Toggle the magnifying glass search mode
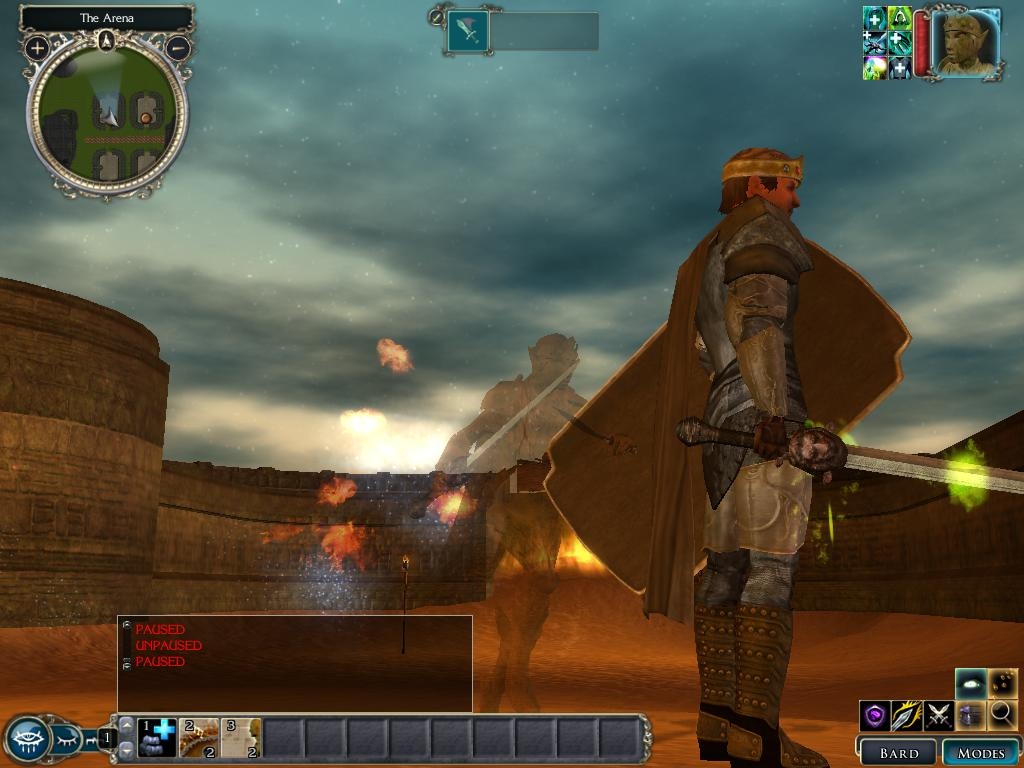 1002,715
